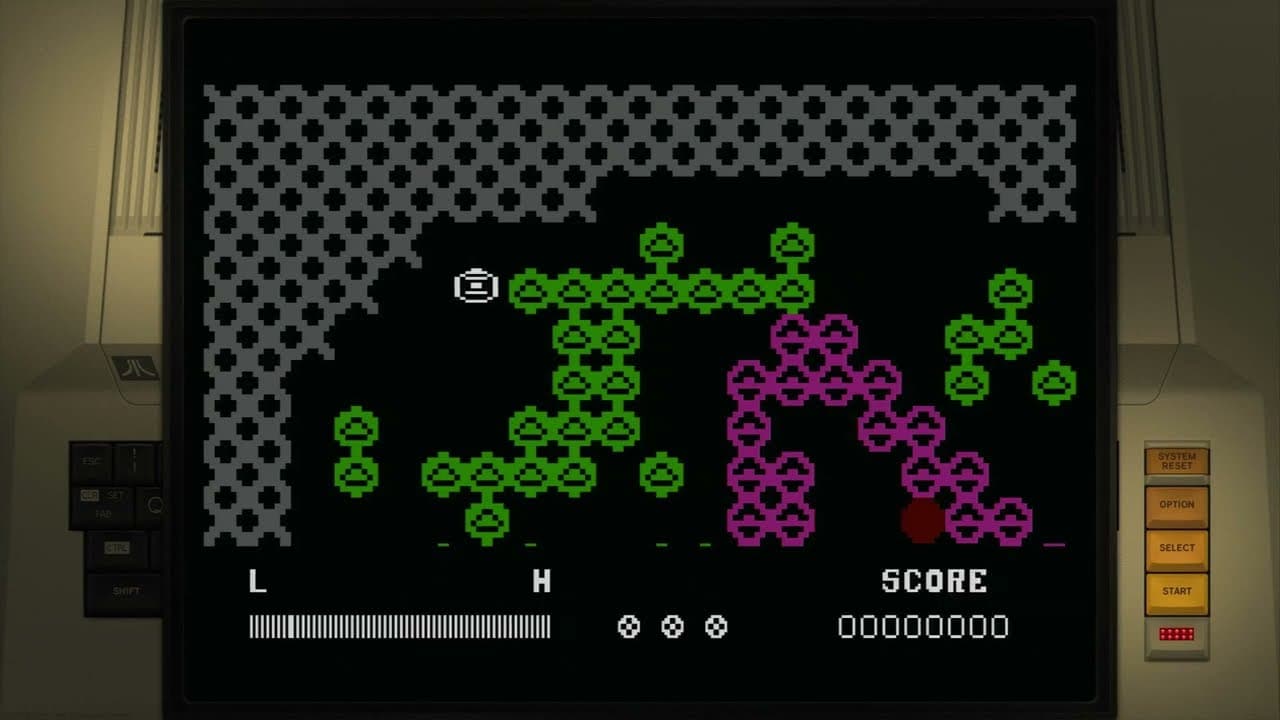Click the ESC key on the keyboard

tap(92, 462)
